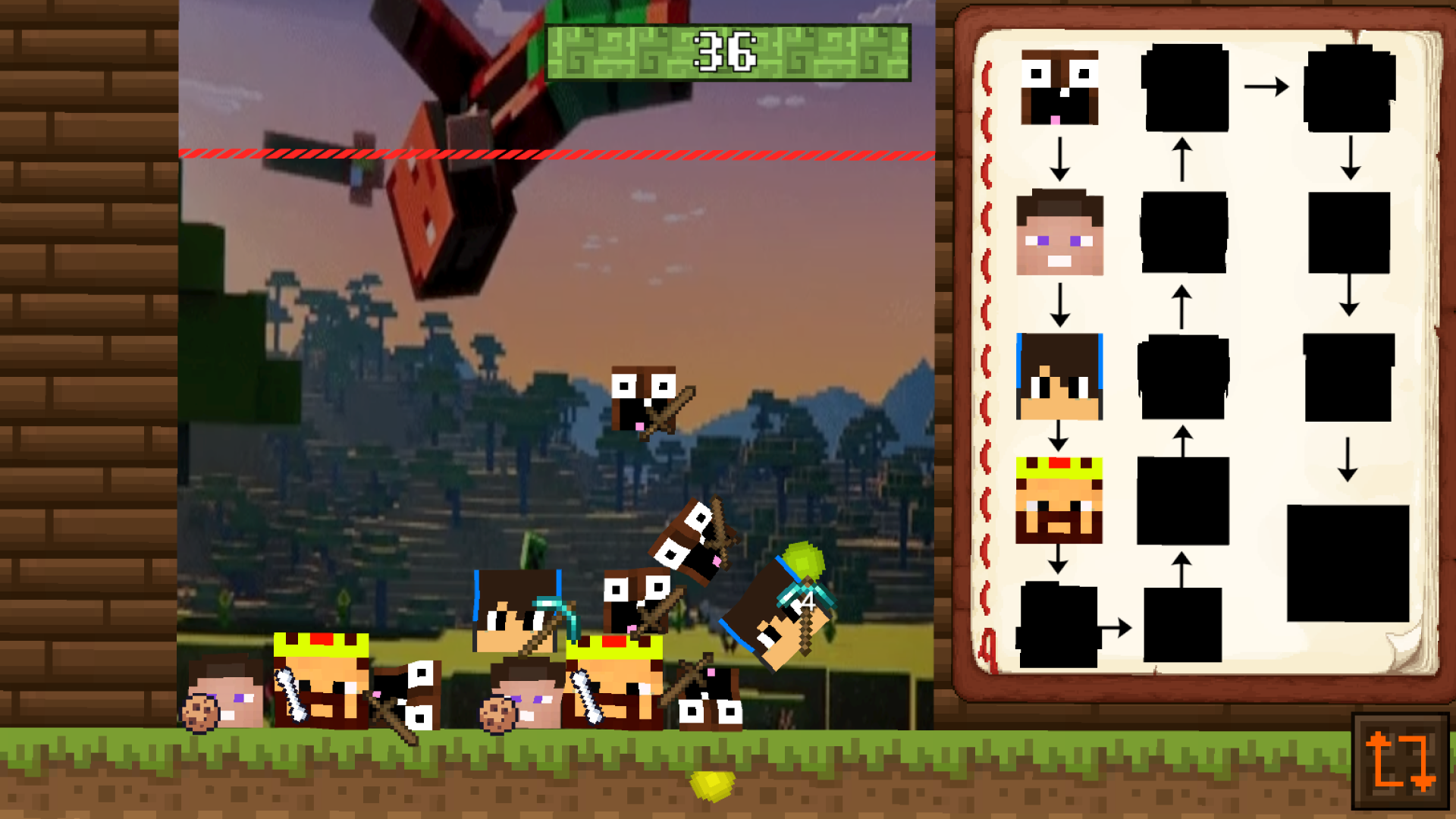Click the right arrow linking top hidden heads
The image size is (1456, 819).
(1266, 85)
